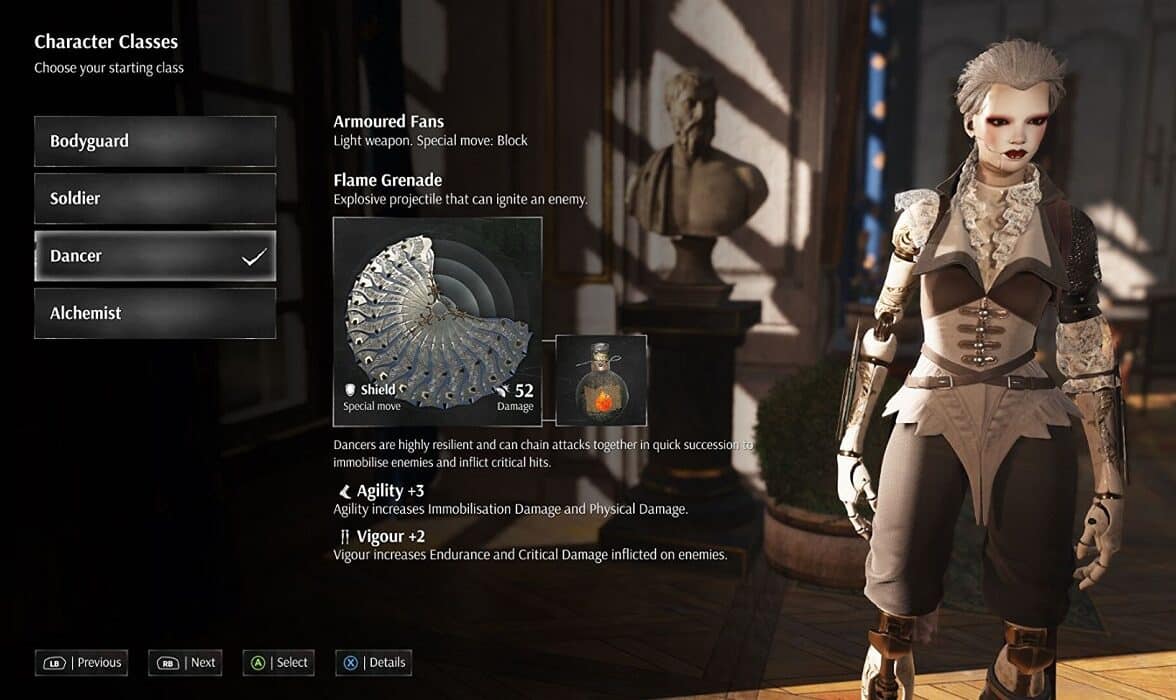Click the Armoured Fans weapon tile
Image resolution: width=1176 pixels, height=700 pixels.
point(437,321)
